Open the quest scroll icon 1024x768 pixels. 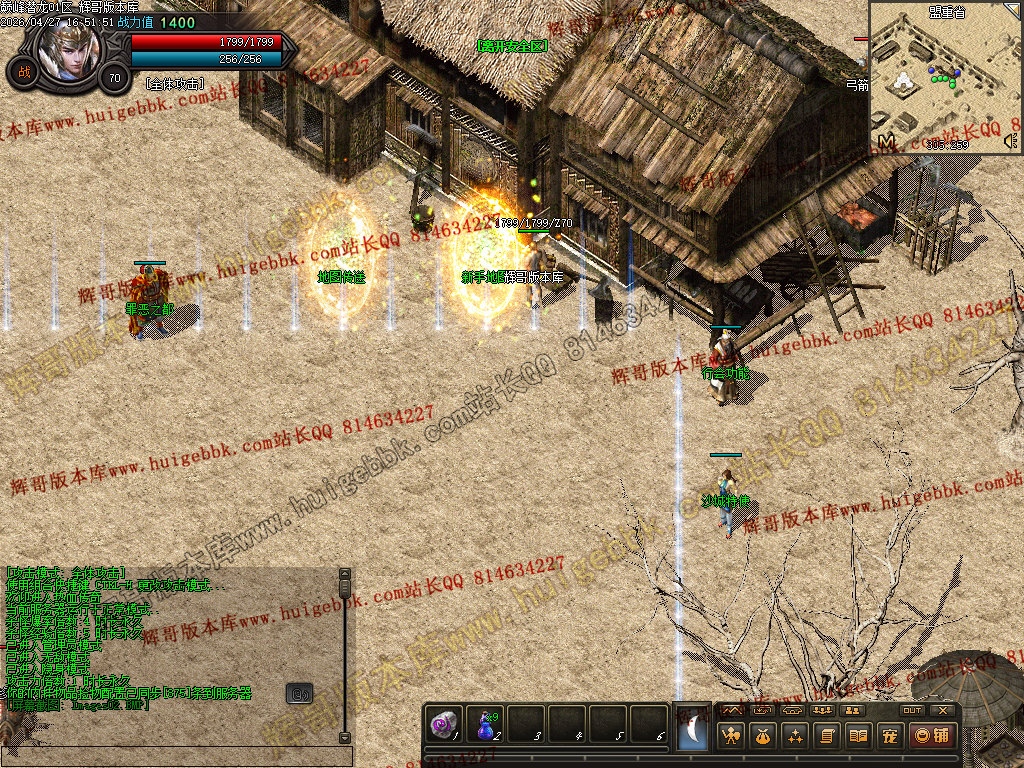pos(827,737)
